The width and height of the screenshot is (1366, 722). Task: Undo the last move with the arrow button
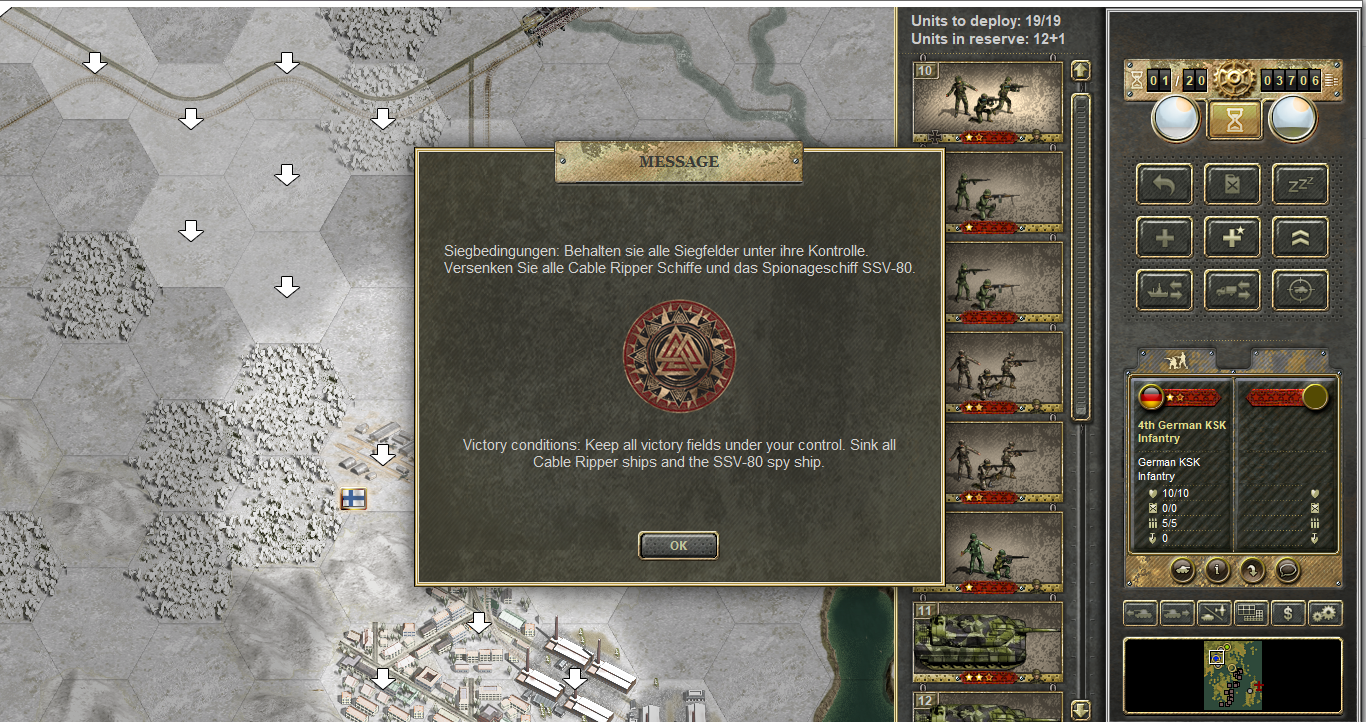1164,184
